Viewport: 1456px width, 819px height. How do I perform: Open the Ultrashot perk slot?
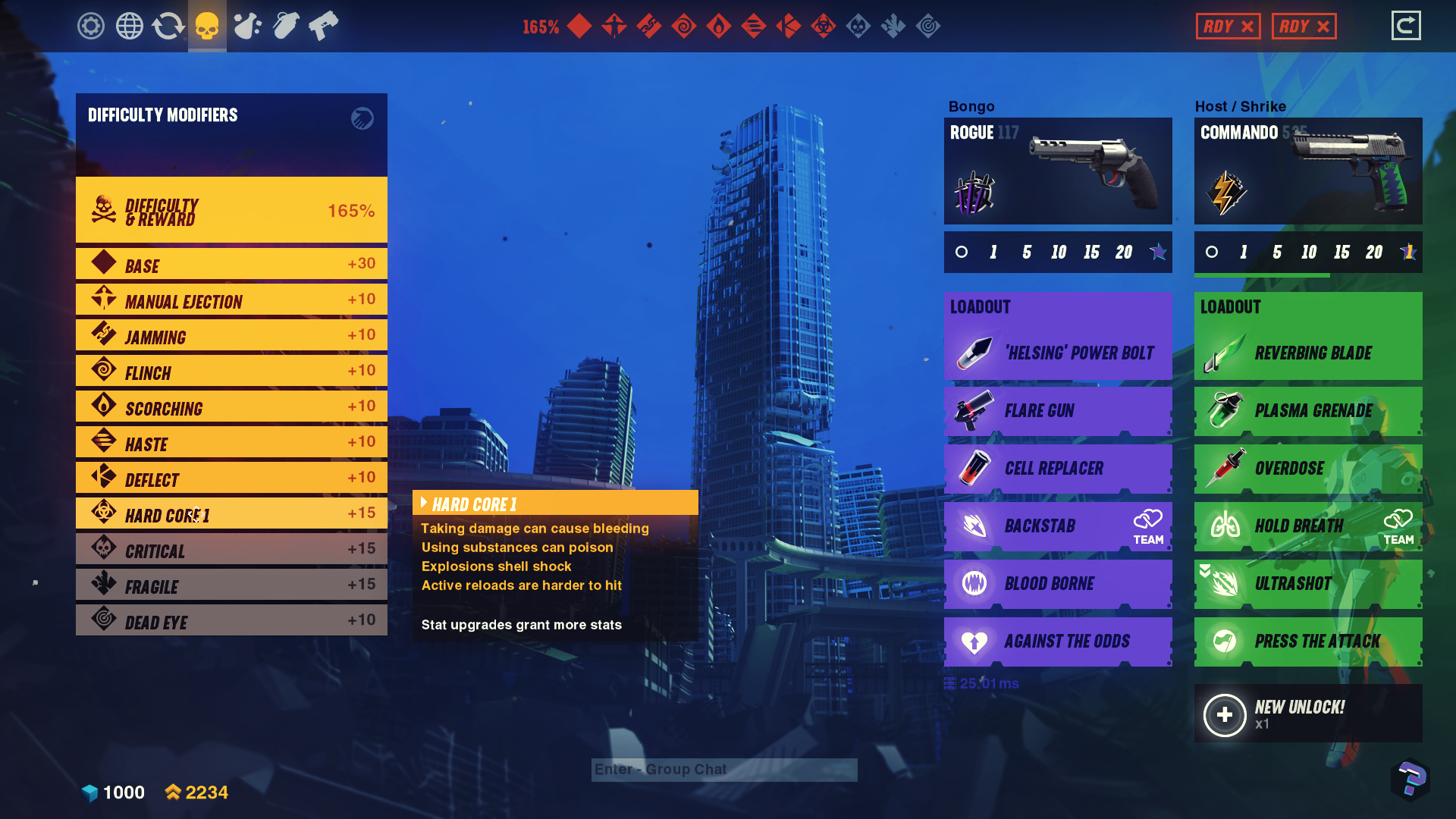1308,584
